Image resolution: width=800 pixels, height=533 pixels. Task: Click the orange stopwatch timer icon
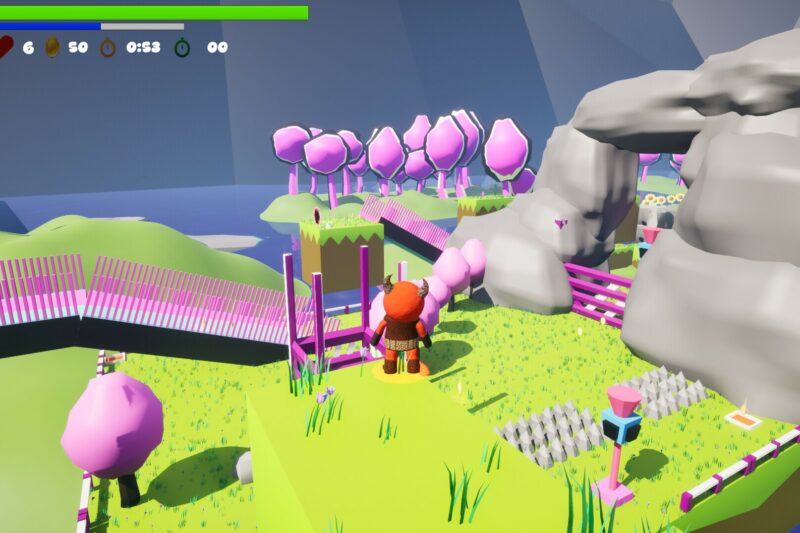pyautogui.click(x=108, y=47)
